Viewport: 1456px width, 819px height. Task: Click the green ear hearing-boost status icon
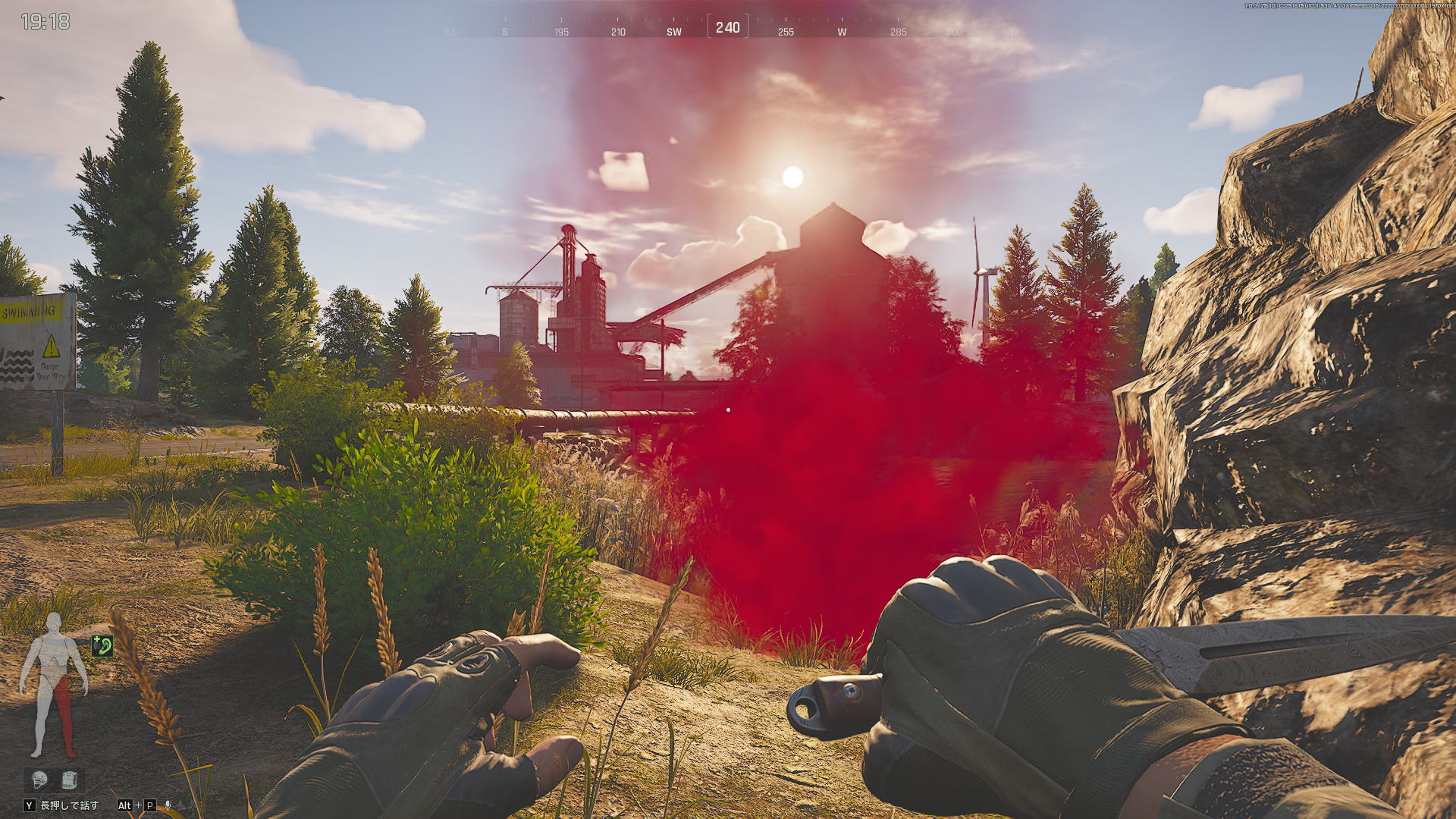point(102,646)
